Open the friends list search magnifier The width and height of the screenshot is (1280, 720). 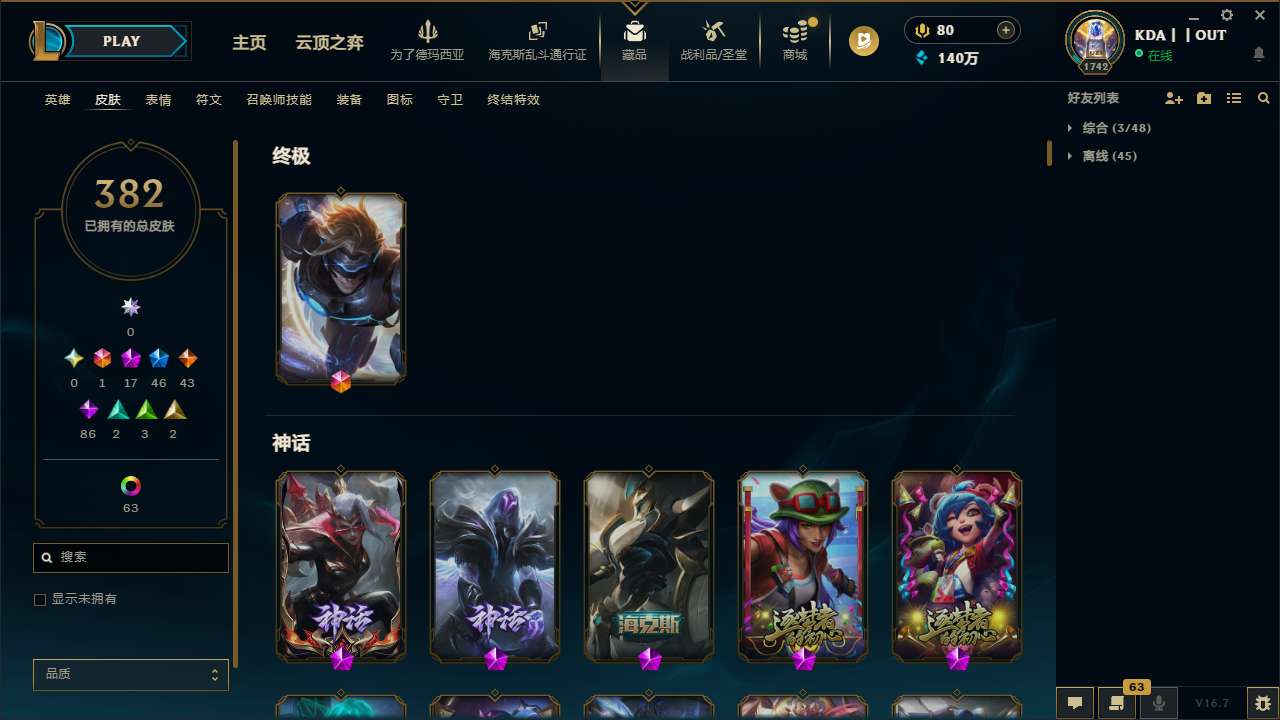point(1264,98)
